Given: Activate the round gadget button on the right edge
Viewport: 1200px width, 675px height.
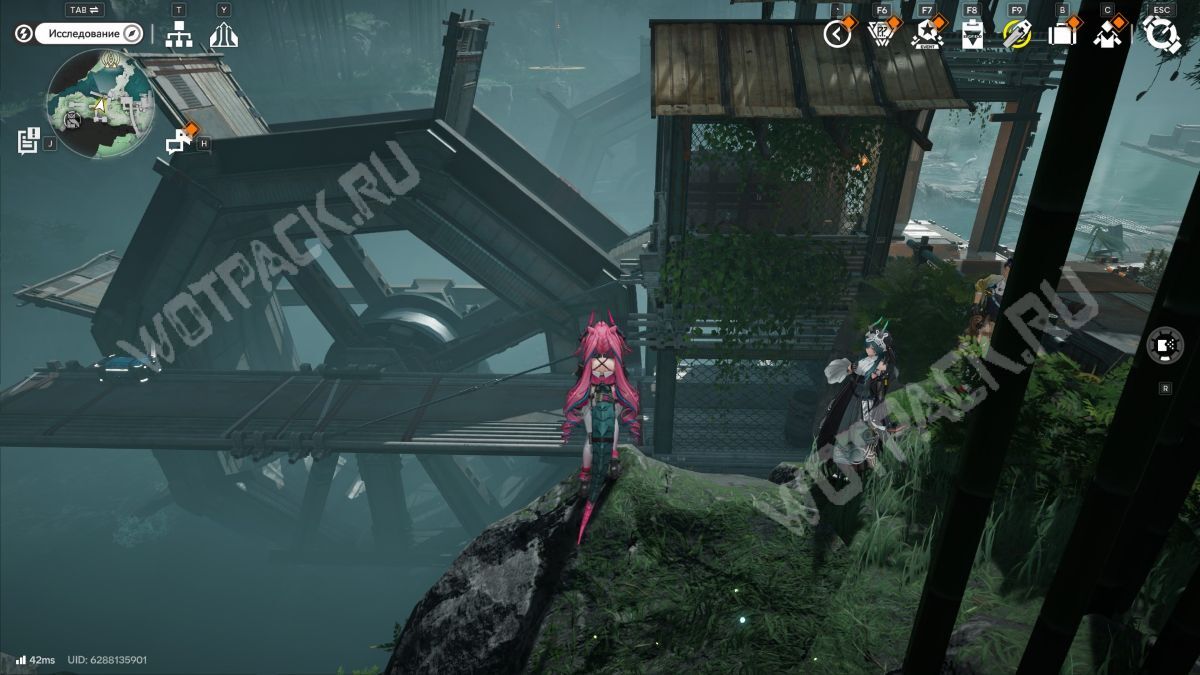Looking at the screenshot, I should [x=1165, y=346].
